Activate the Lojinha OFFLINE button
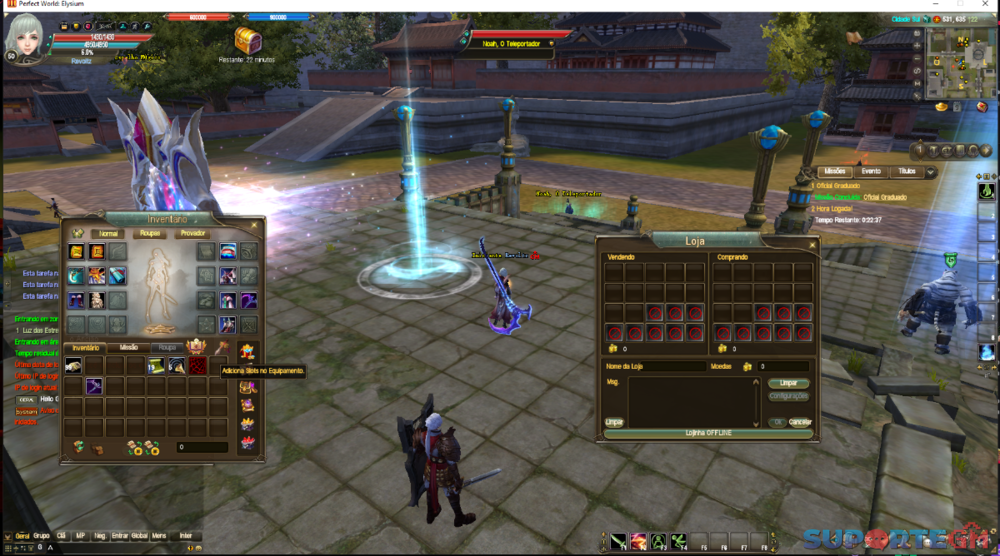The height and width of the screenshot is (556, 1000). click(708, 432)
